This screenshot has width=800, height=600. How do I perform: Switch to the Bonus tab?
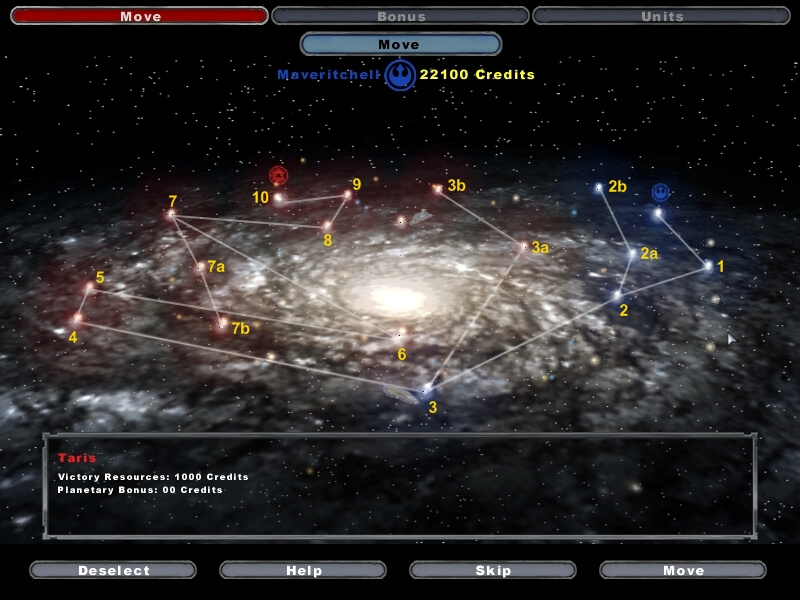(x=400, y=16)
